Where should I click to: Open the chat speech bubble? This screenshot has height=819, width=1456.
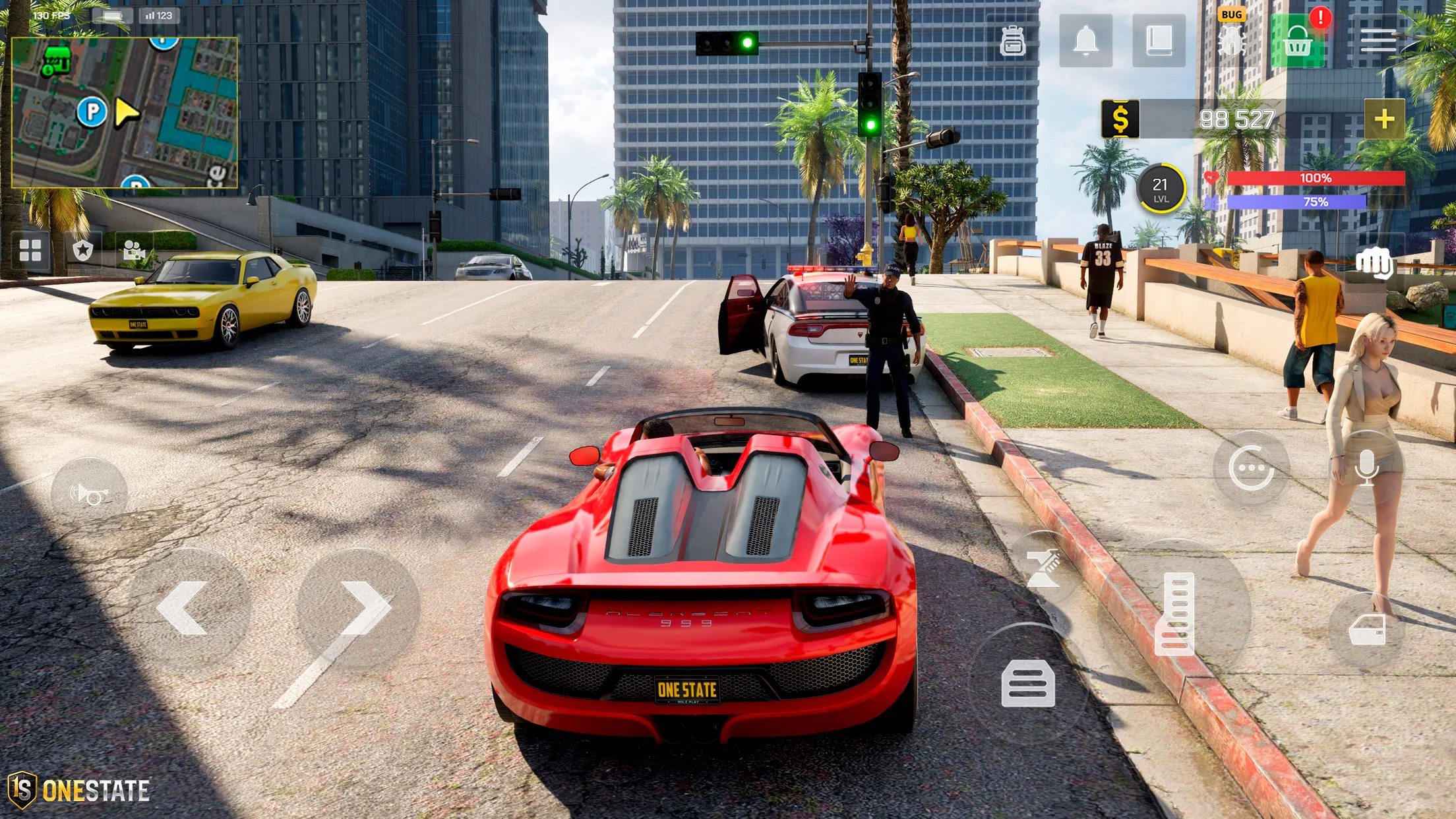point(1250,468)
